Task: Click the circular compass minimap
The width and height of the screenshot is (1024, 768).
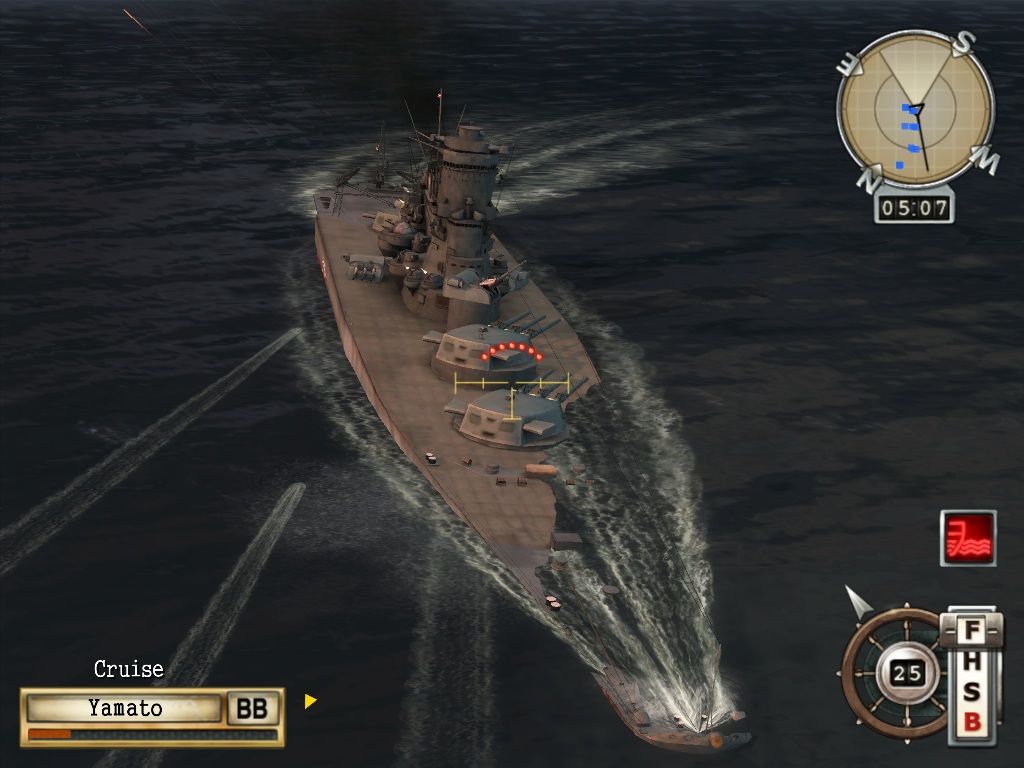Action: (915, 108)
